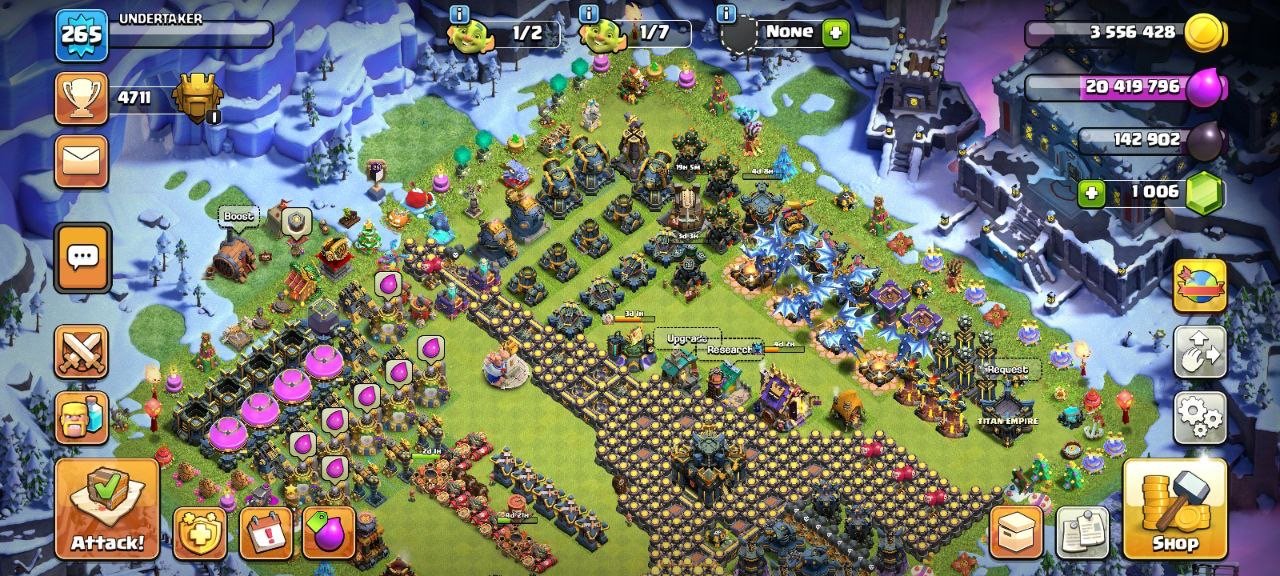Open the treasure chest storage button
1280x576 pixels.
pyautogui.click(x=1016, y=533)
